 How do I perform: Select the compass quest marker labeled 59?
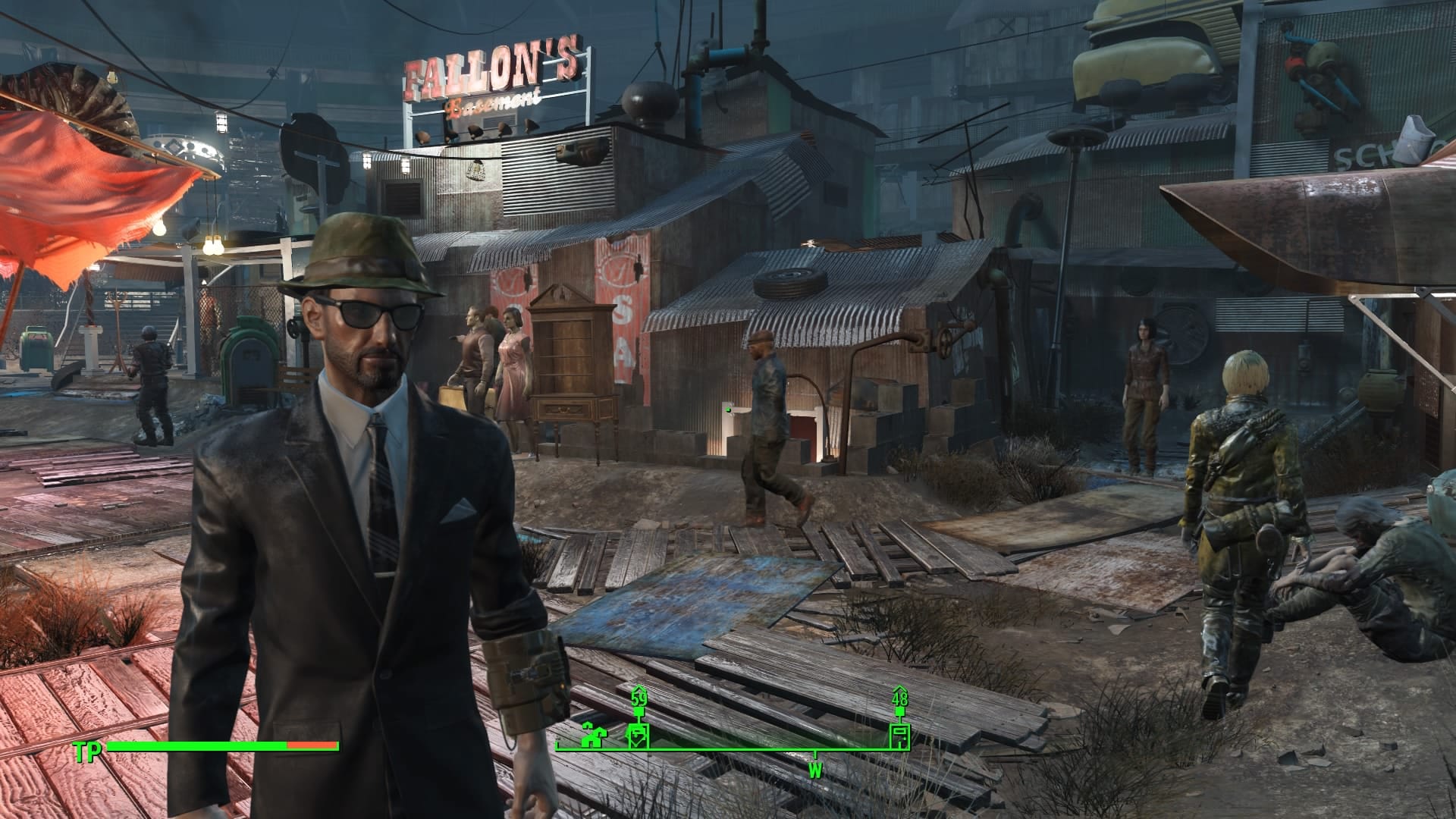639,736
